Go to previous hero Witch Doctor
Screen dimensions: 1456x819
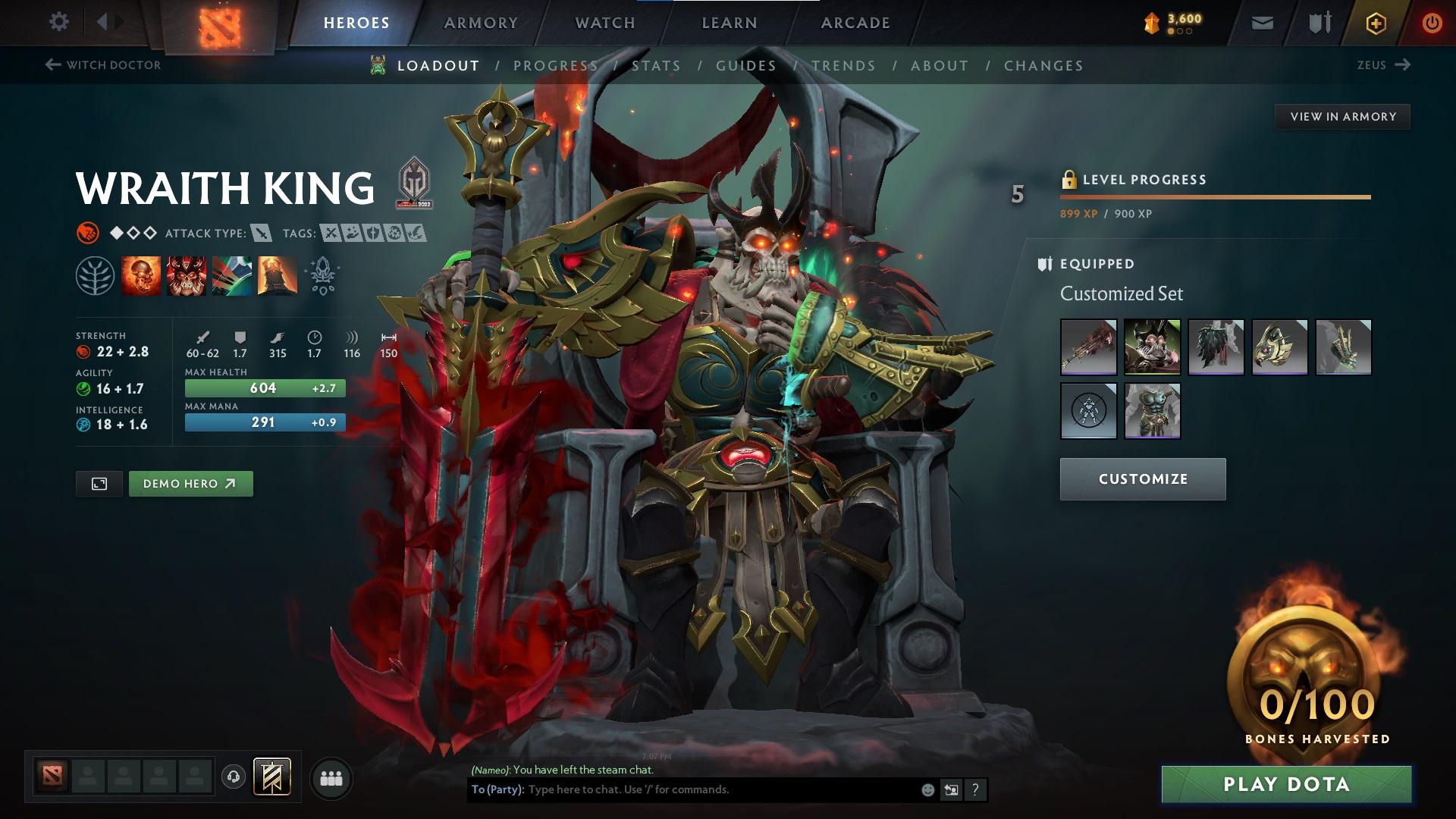pos(103,65)
